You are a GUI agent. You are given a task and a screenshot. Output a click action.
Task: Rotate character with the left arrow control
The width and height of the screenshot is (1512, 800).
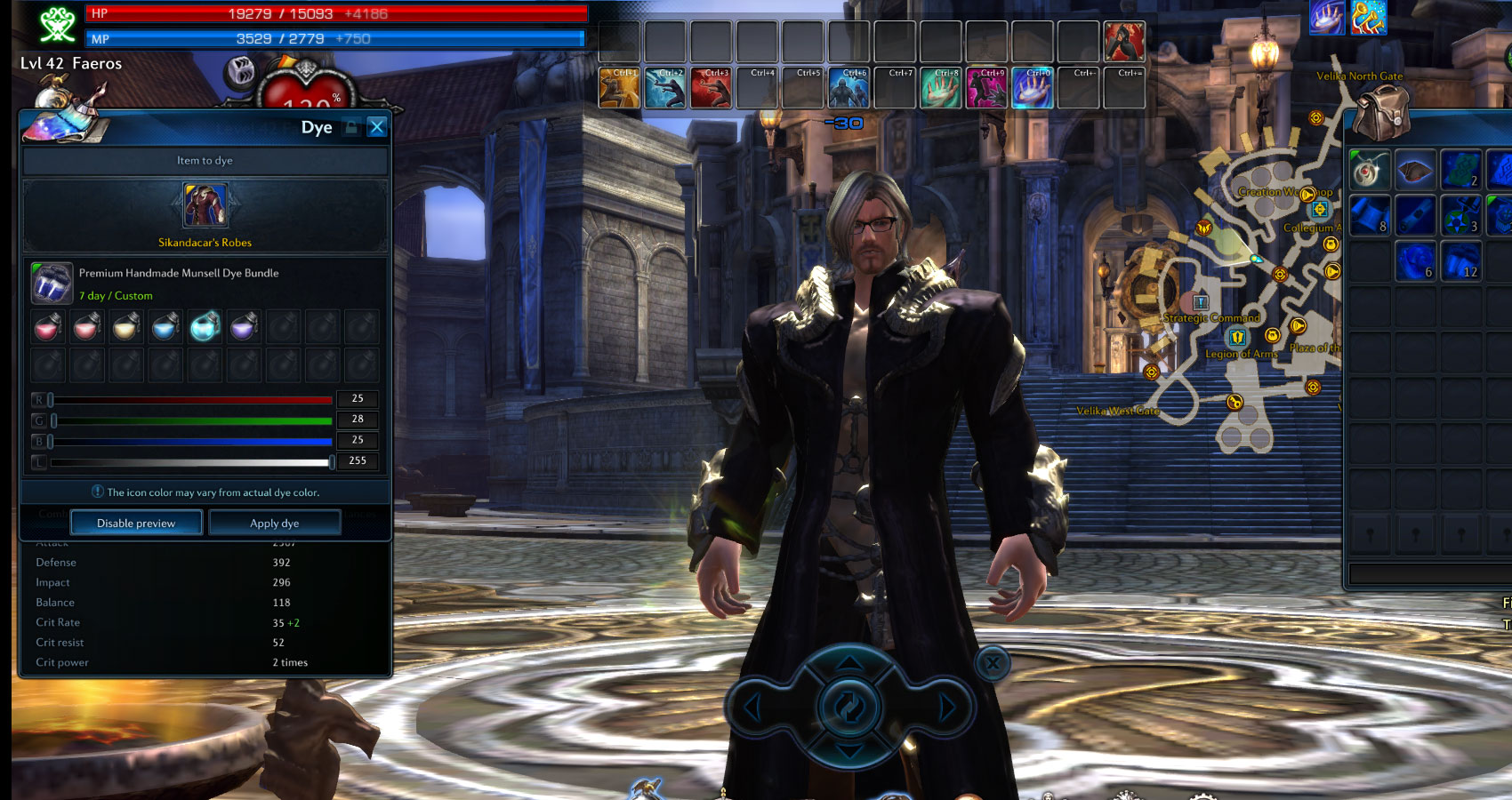[752, 708]
